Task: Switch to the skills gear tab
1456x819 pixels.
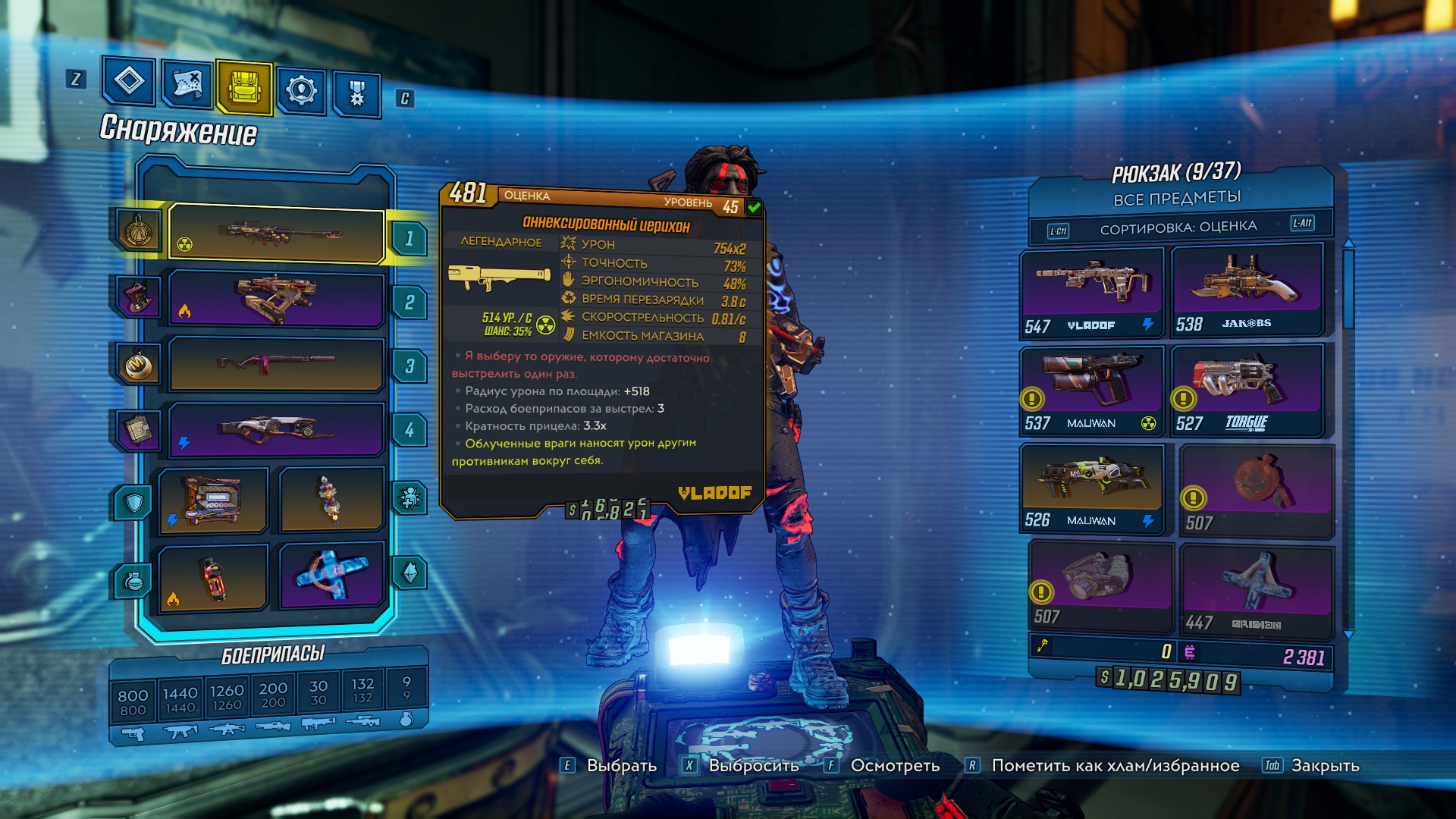Action: tap(301, 91)
